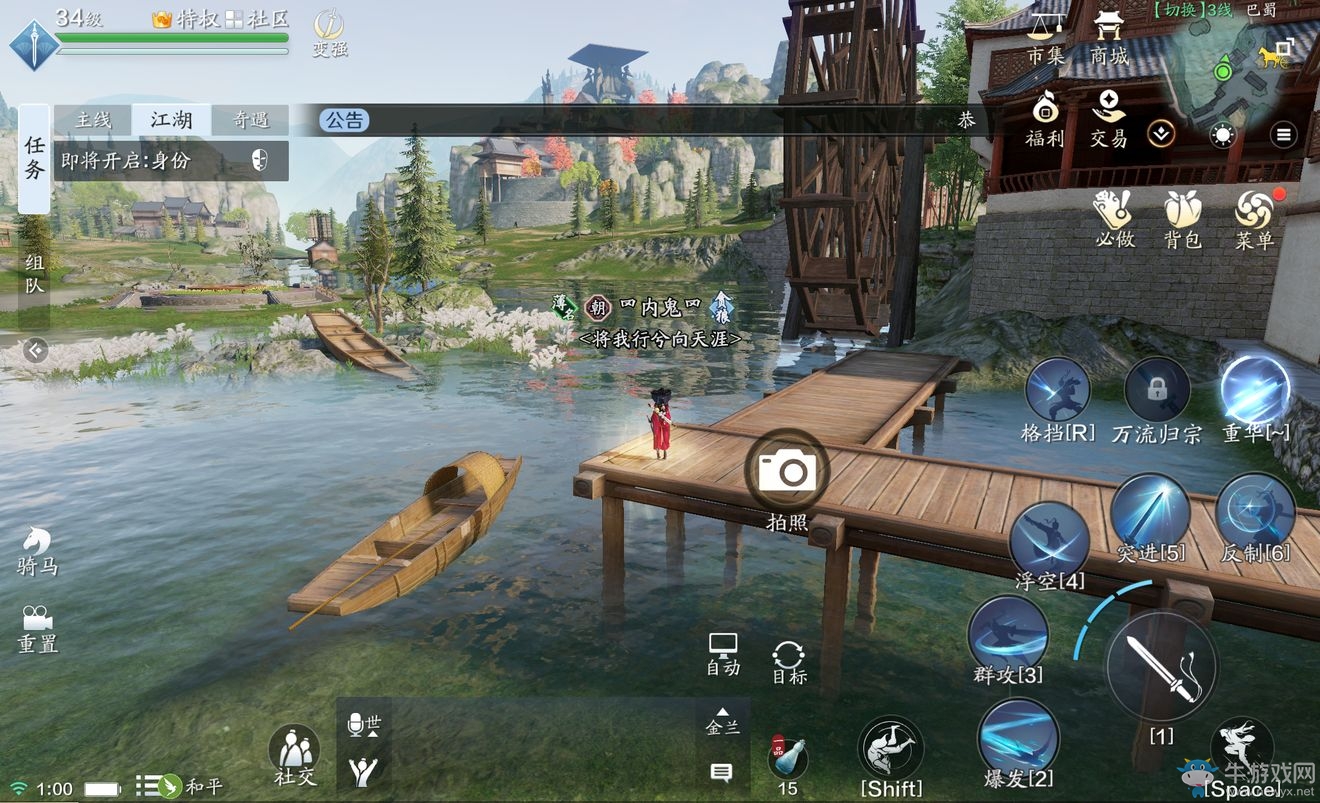The height and width of the screenshot is (803, 1320).
Task: Switch to the 主线 quest tab
Action: click(93, 120)
